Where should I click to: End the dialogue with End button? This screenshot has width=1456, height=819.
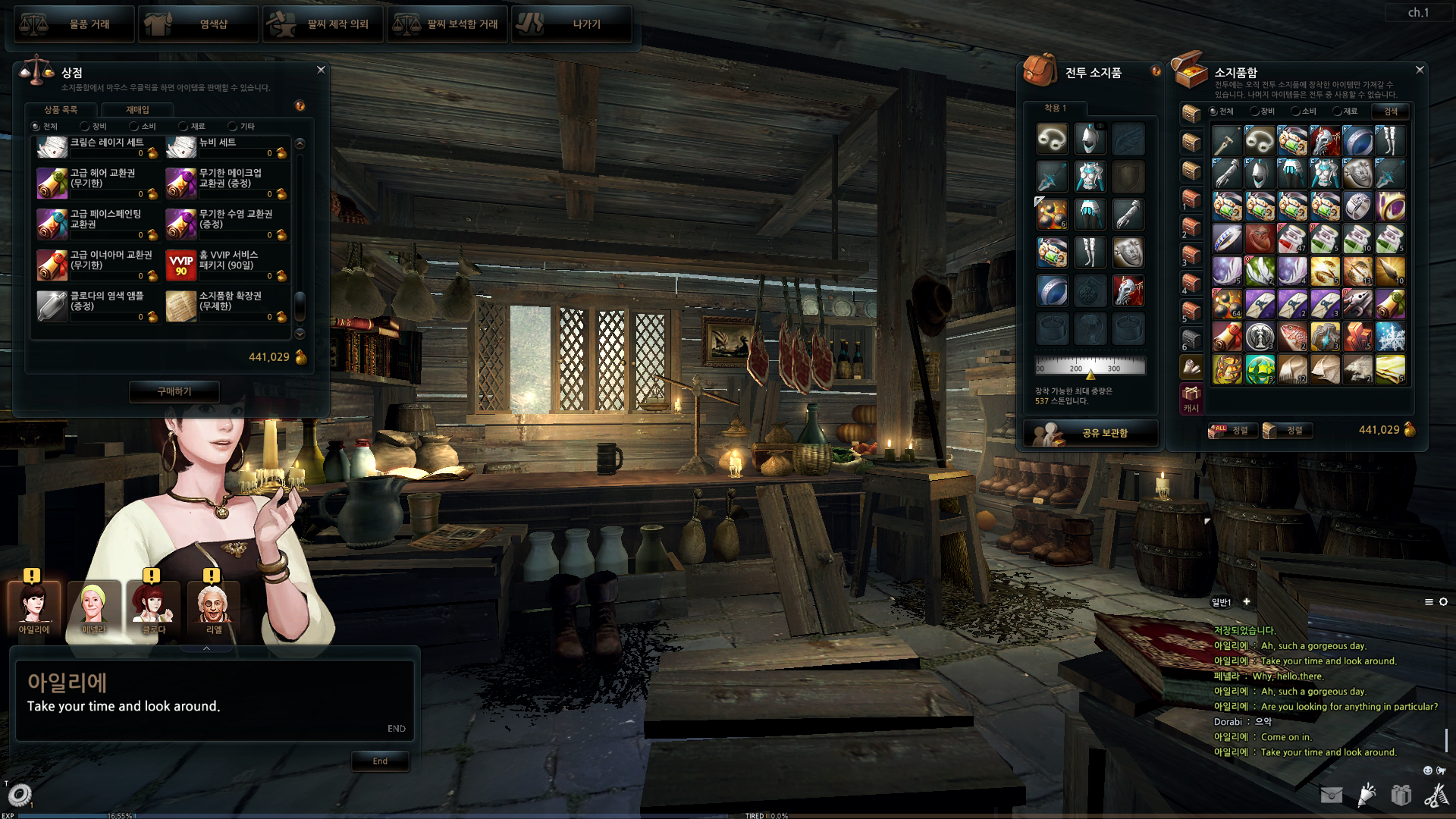pos(380,761)
